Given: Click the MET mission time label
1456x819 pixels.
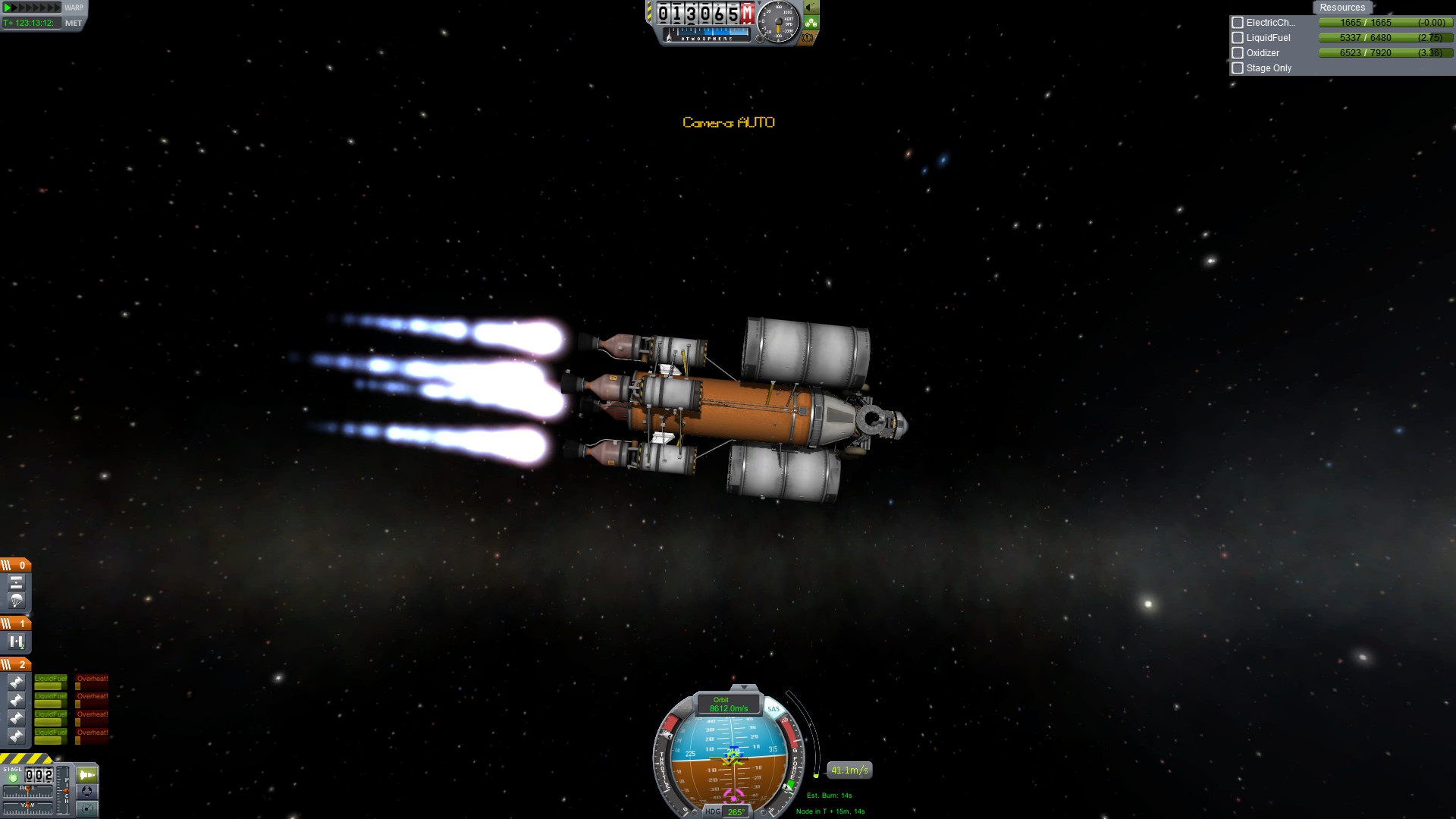Looking at the screenshot, I should click(x=74, y=23).
